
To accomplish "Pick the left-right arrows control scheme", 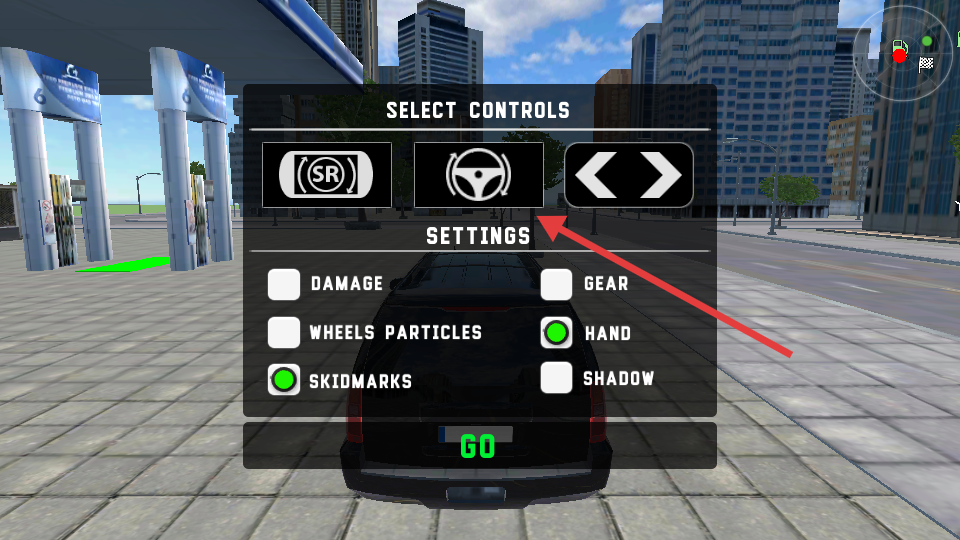I will point(629,175).
